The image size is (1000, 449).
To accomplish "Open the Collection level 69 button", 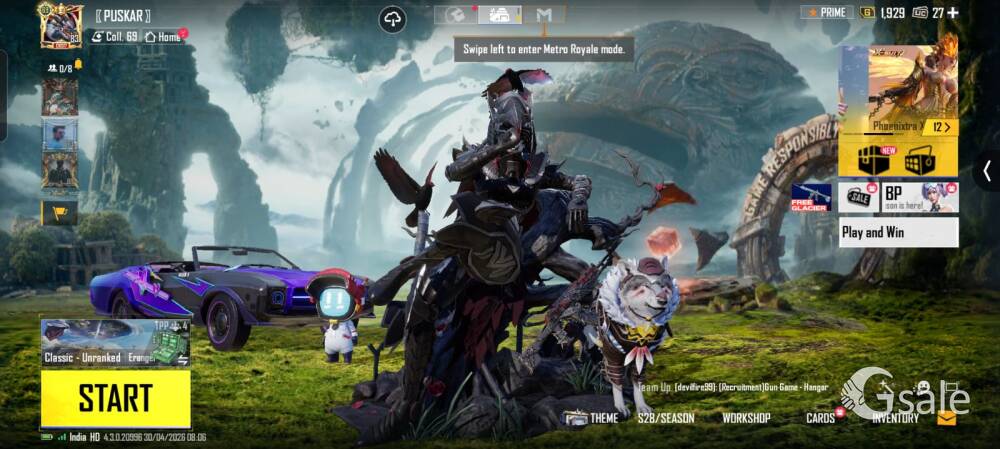I will 114,37.
